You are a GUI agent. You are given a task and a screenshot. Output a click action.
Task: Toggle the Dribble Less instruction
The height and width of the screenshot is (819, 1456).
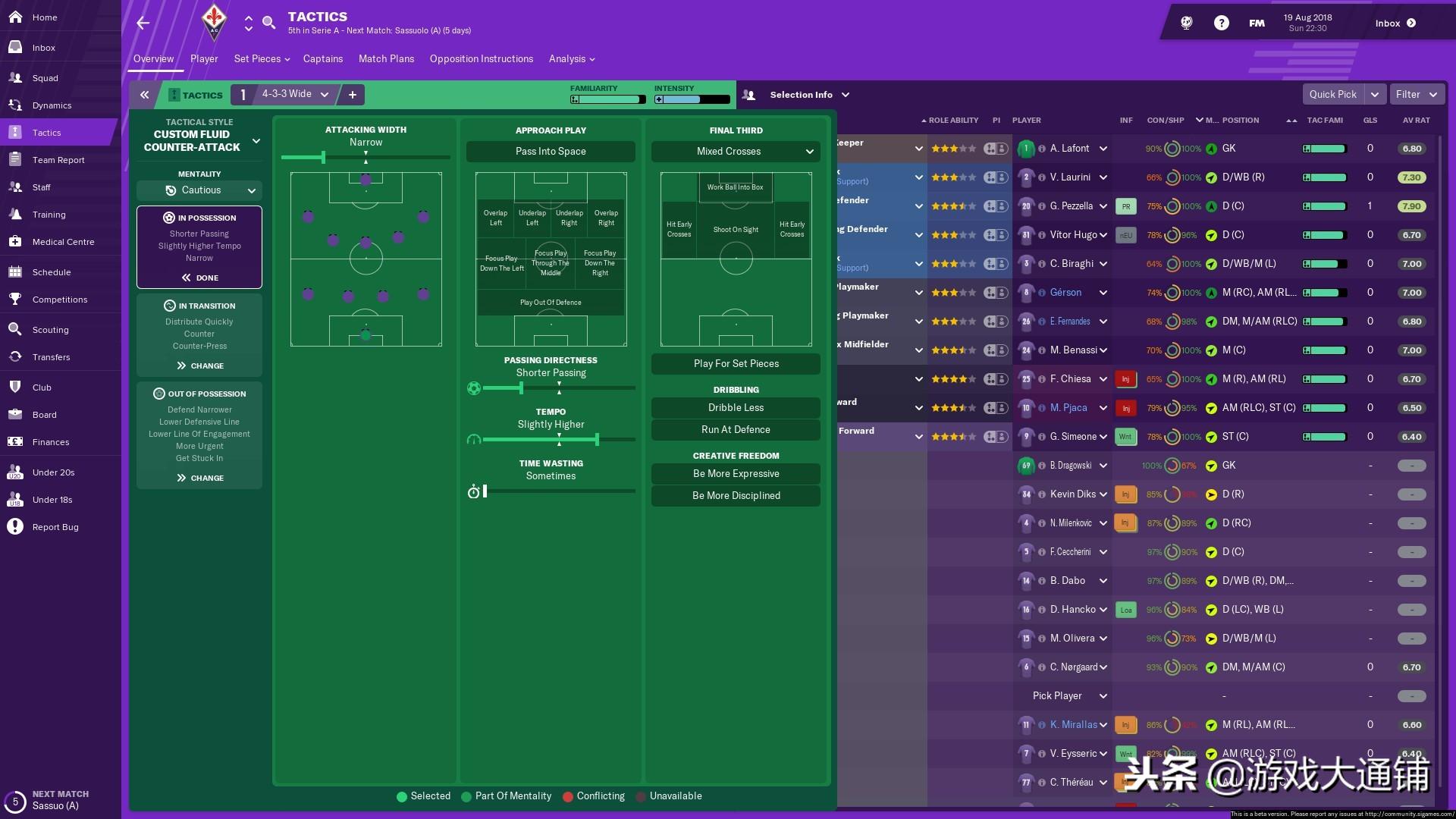coord(735,408)
